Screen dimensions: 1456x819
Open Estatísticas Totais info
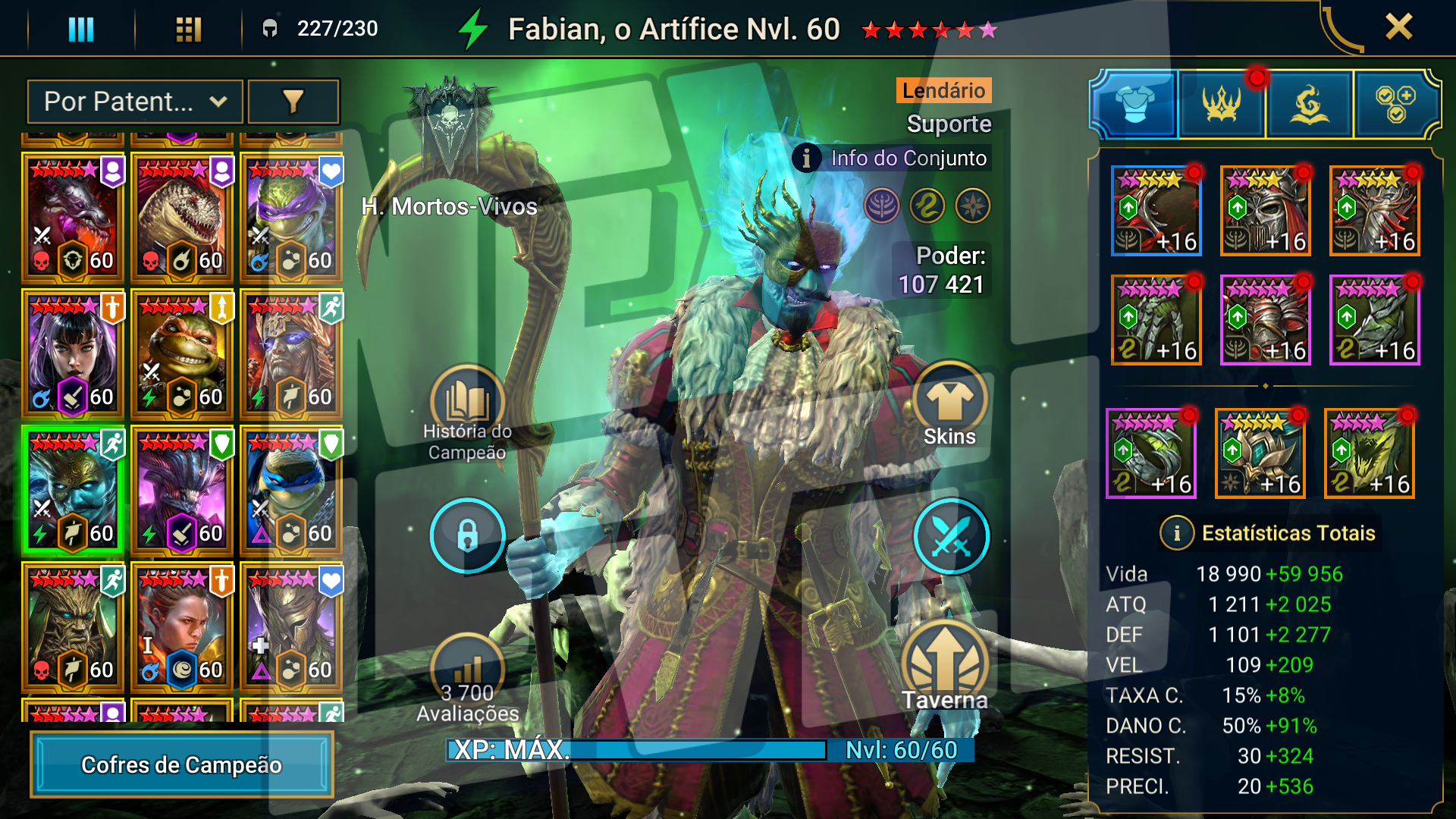(1177, 533)
